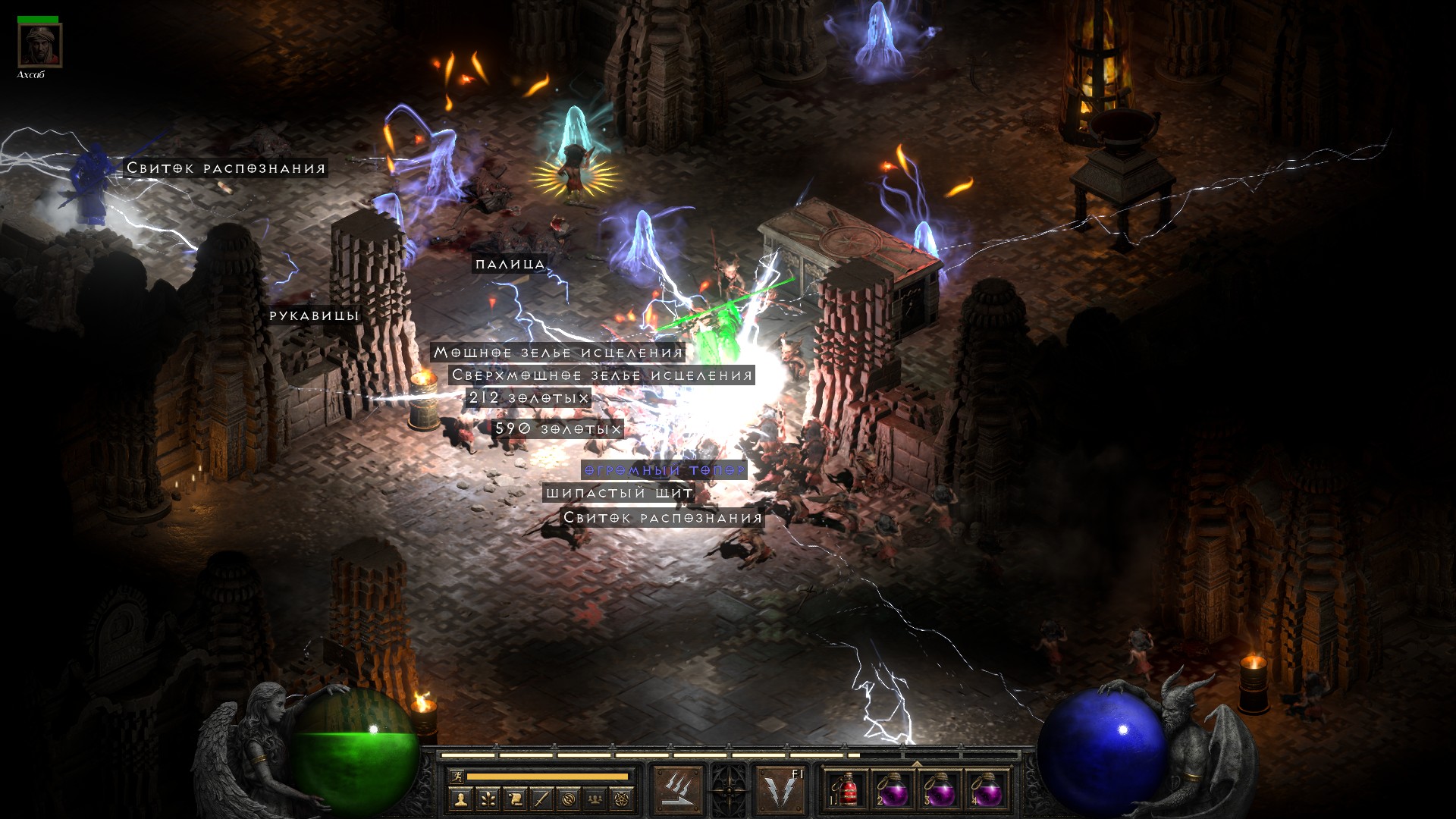The height and width of the screenshot is (819, 1456).
Task: Pick up the Сверхмощное зелье исцеления label
Action: tap(601, 375)
